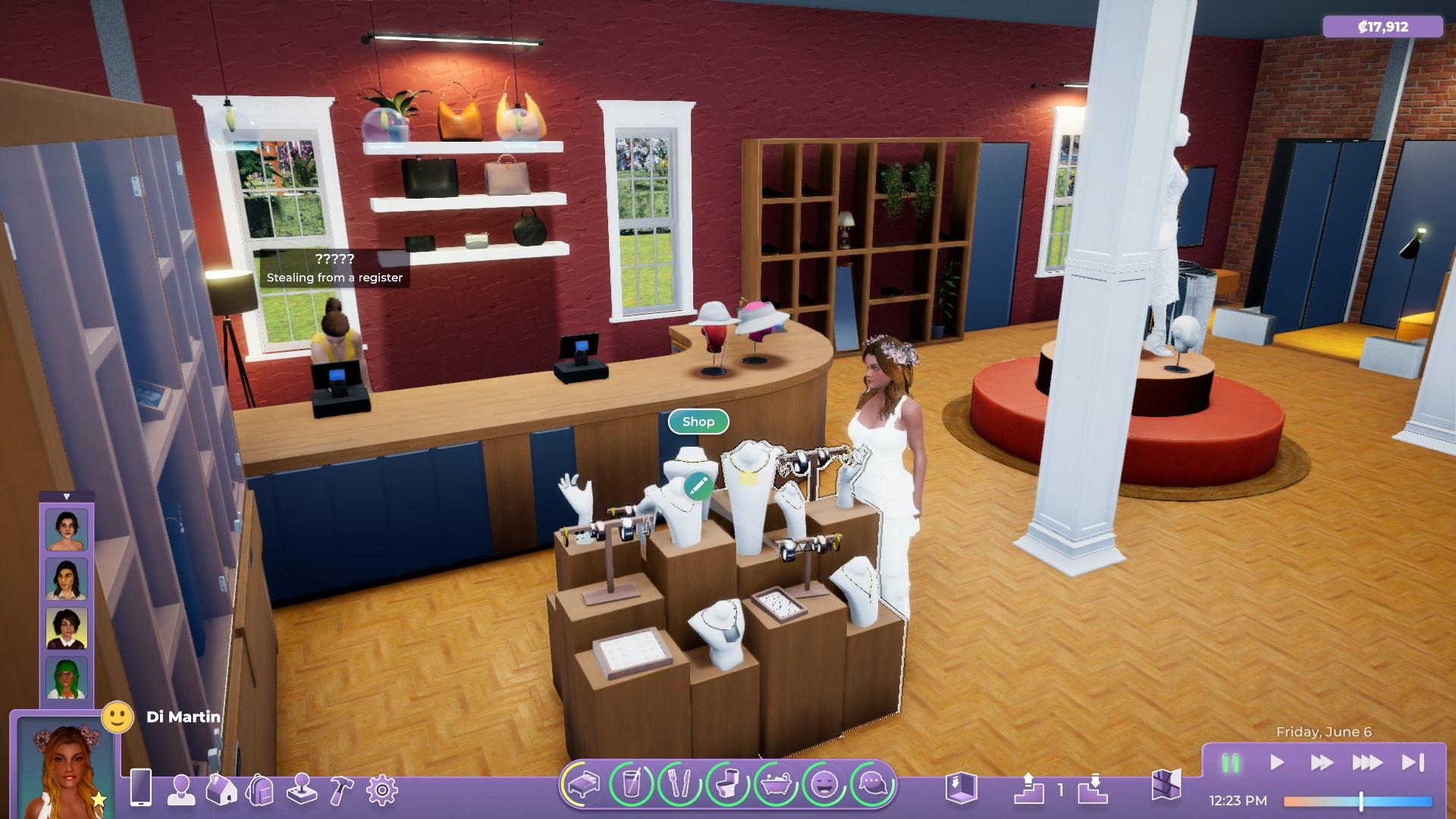Click the green pencil edit icon
Image resolution: width=1456 pixels, height=819 pixels.
(698, 485)
